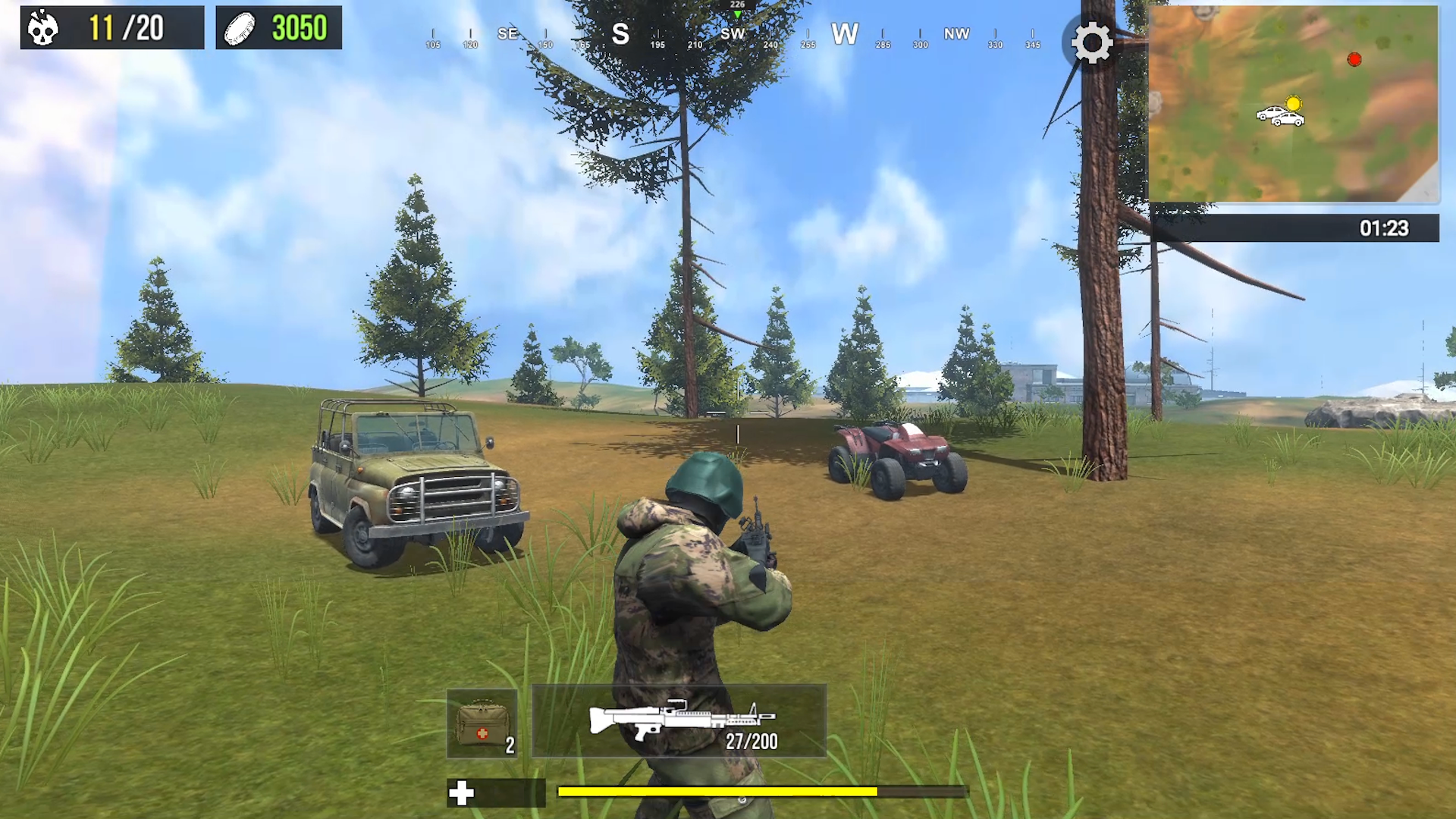
Task: Click the health plus cross icon
Action: point(461,793)
